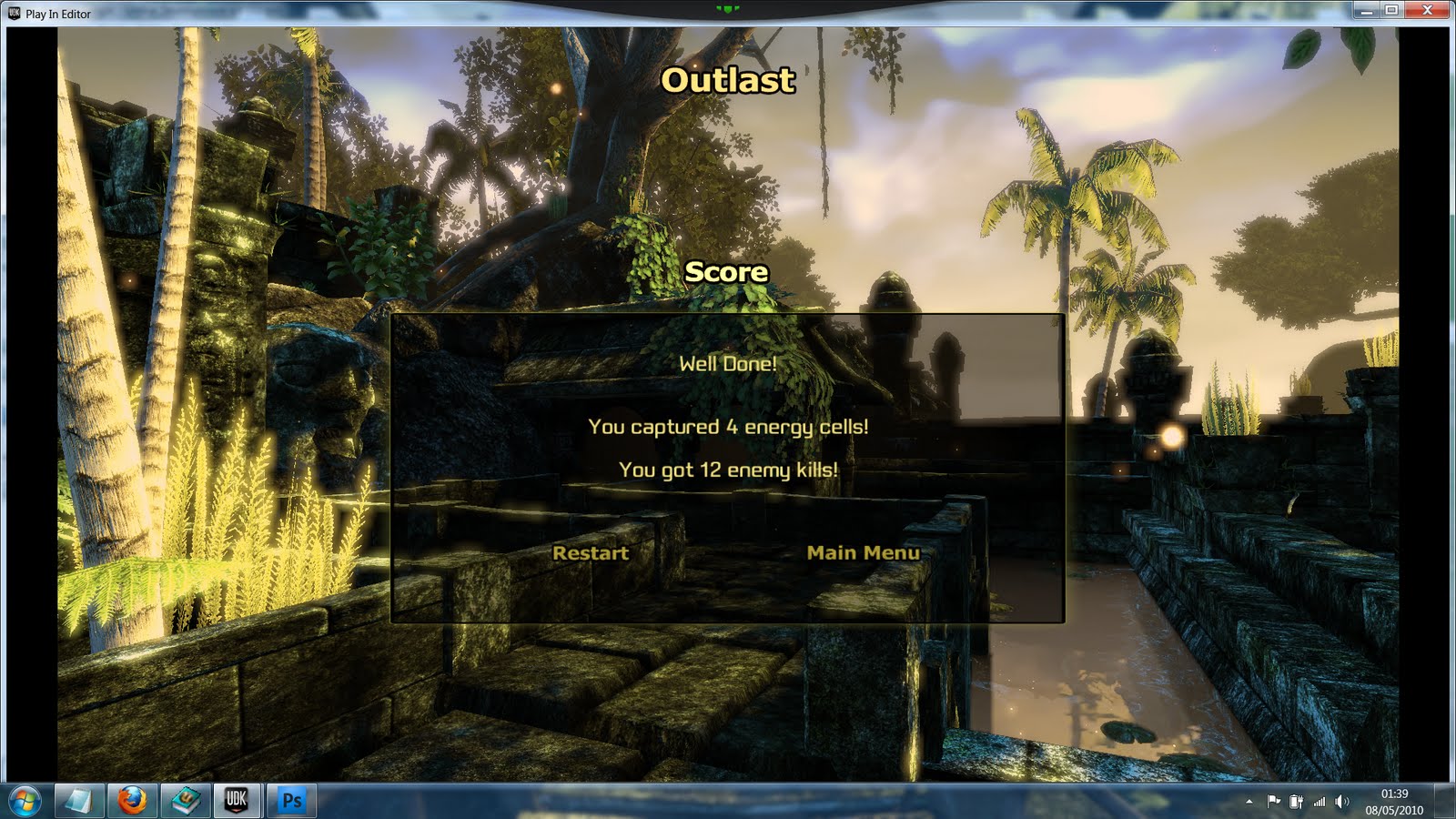The width and height of the screenshot is (1456, 819).
Task: Open Action Center via the flag icon
Action: tap(1274, 802)
